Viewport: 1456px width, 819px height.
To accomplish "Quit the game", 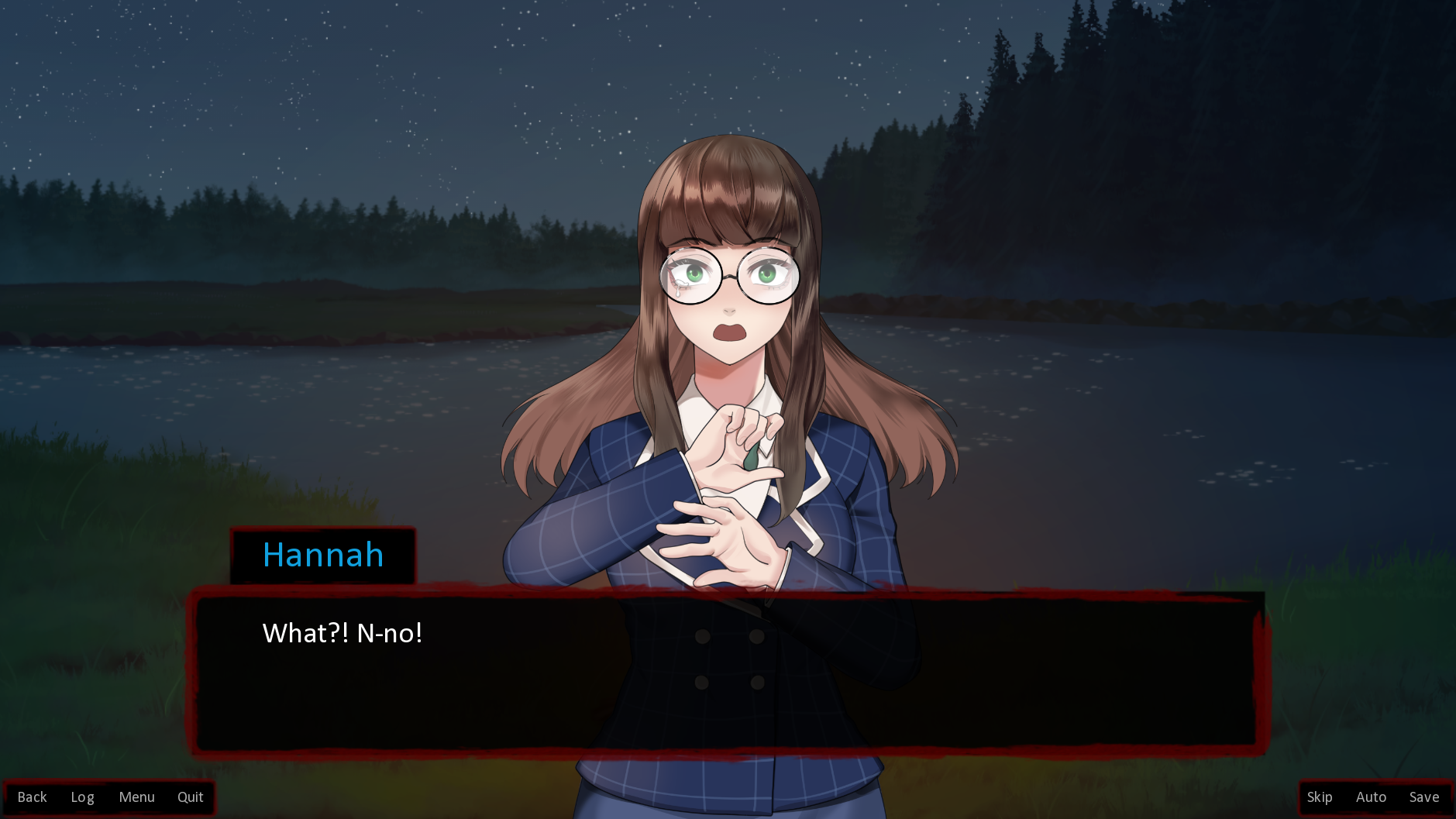I will click(x=190, y=797).
